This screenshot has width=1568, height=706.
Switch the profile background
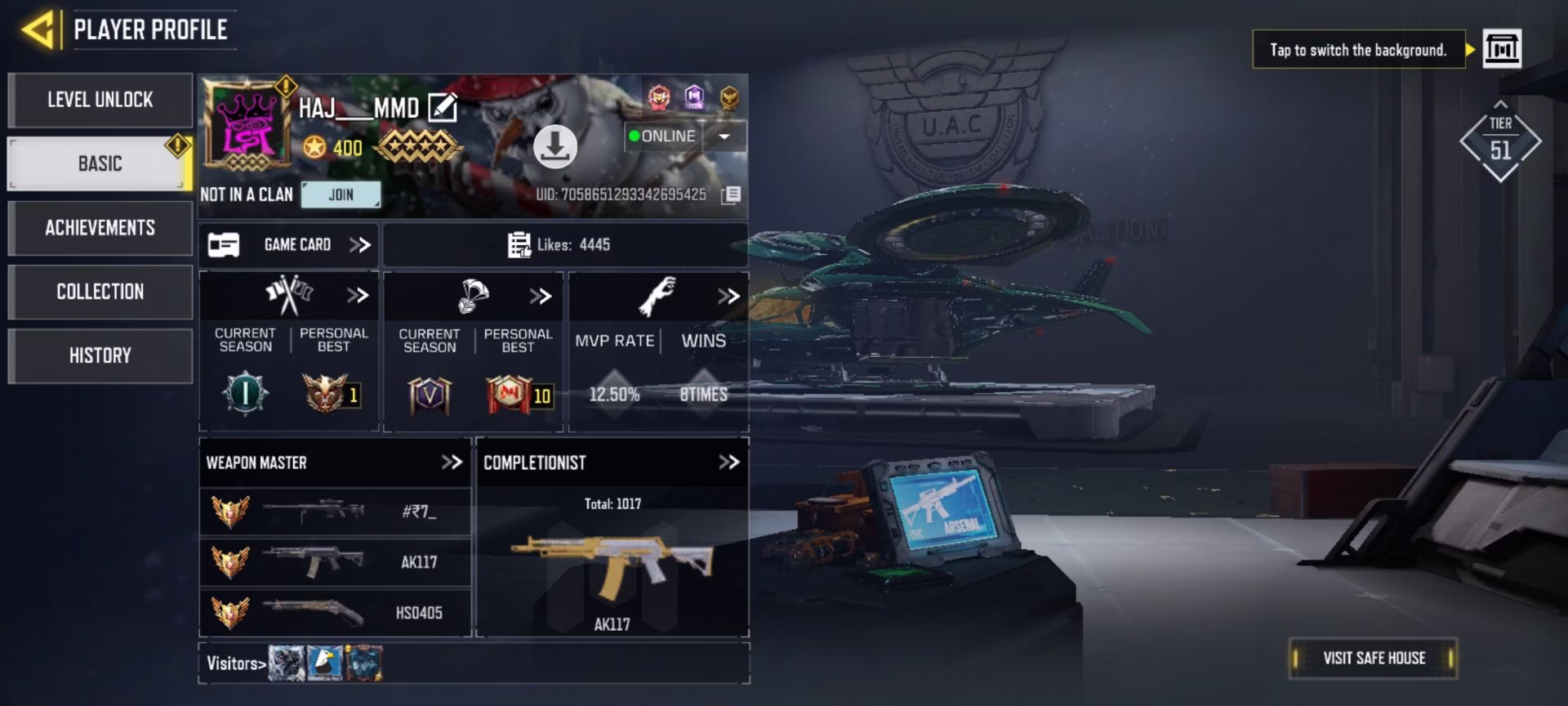coord(1502,49)
